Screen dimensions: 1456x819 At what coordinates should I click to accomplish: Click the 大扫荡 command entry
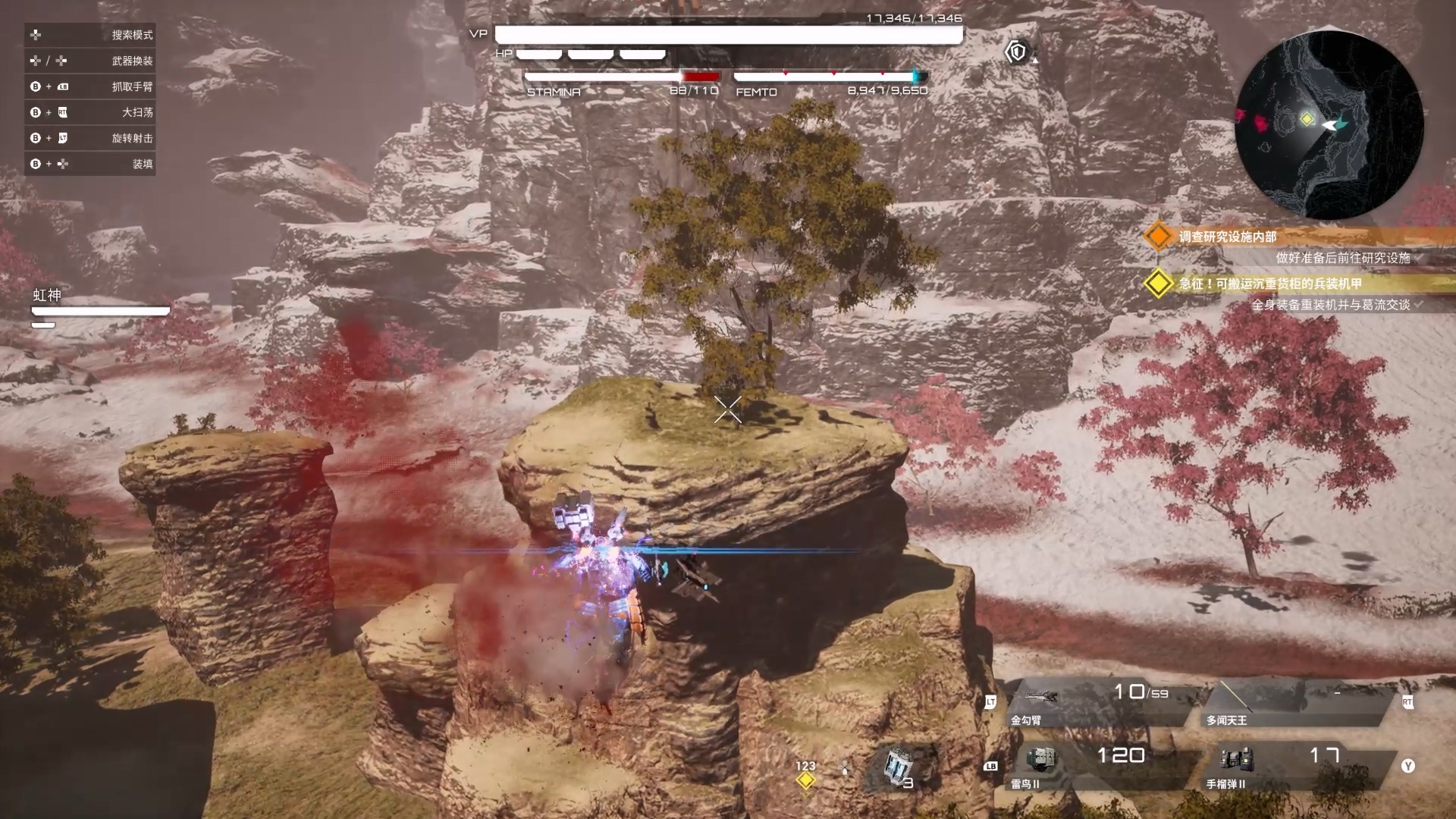coord(90,112)
